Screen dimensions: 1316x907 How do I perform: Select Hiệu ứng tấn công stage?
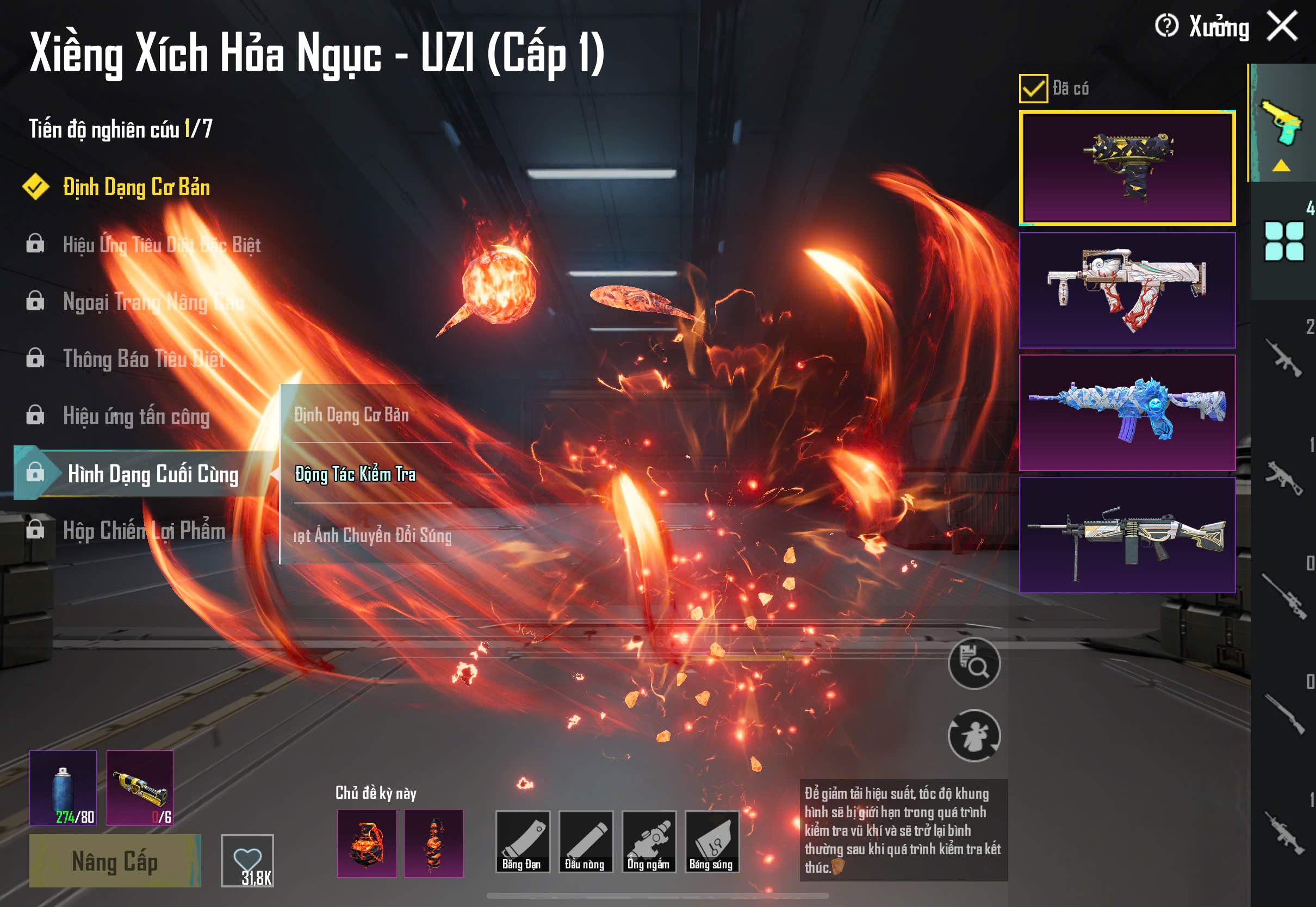coord(136,417)
